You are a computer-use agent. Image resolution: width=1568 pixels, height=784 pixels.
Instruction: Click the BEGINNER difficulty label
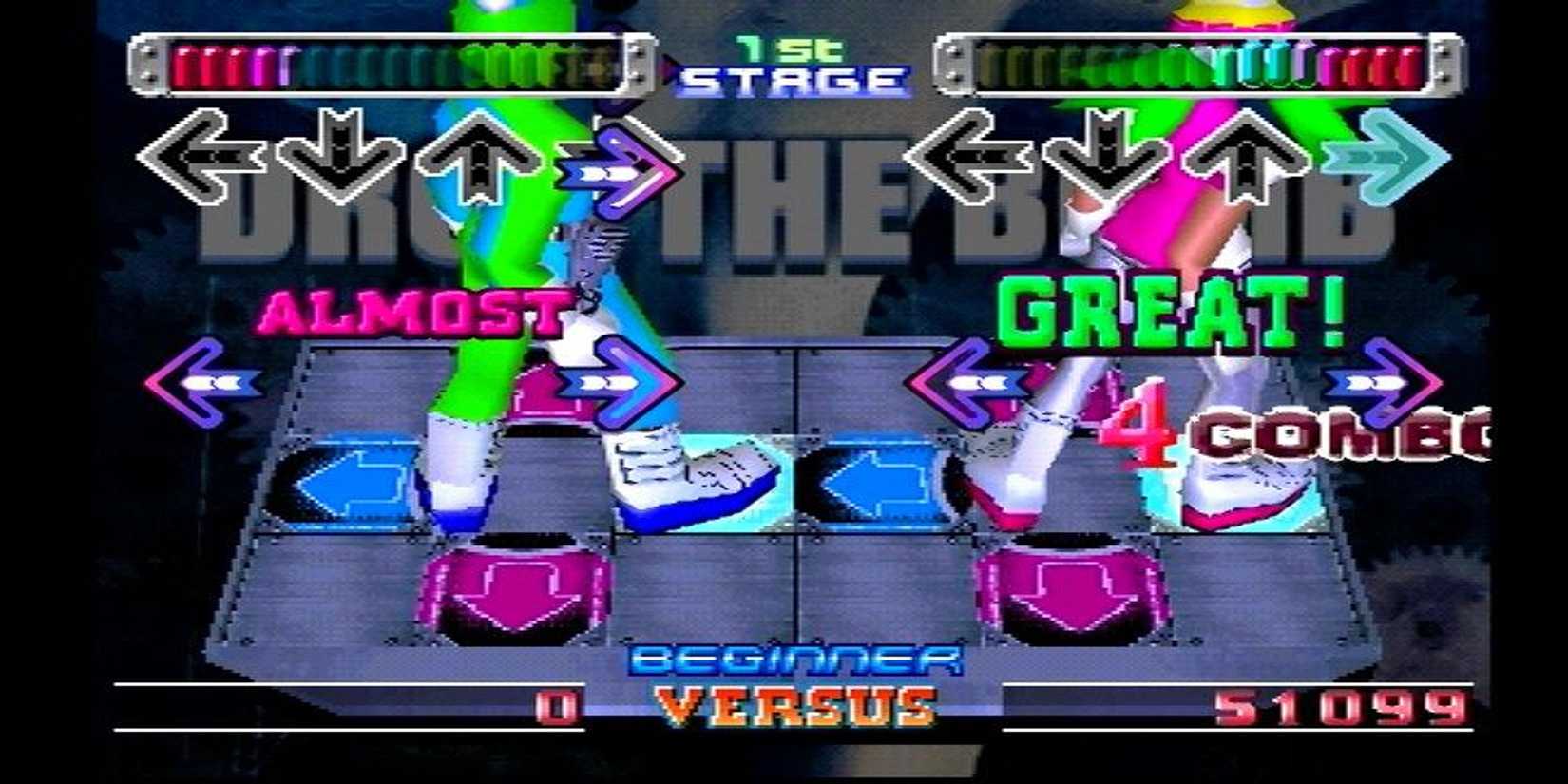pyautogui.click(x=794, y=658)
